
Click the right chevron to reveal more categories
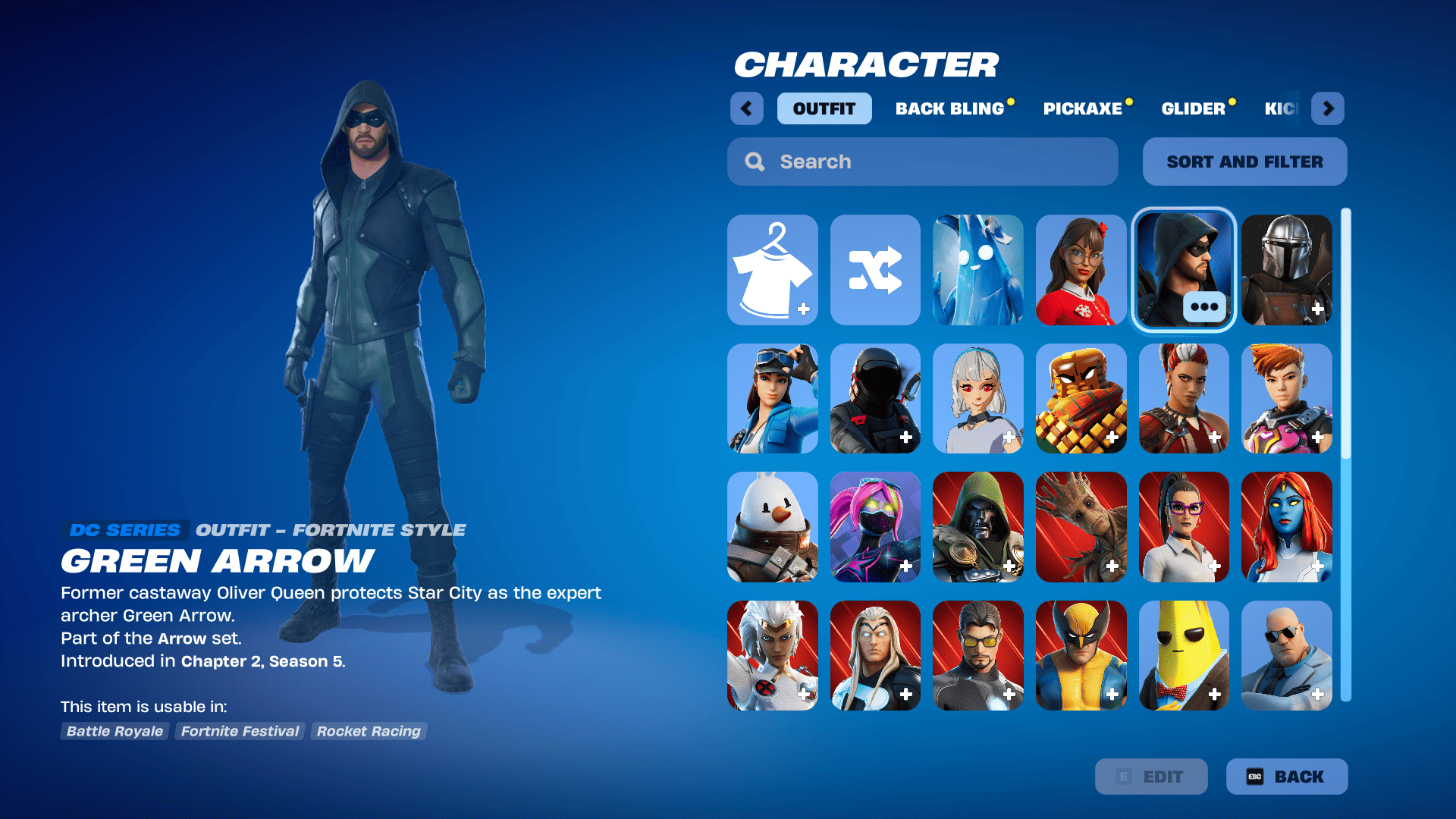pyautogui.click(x=1327, y=108)
